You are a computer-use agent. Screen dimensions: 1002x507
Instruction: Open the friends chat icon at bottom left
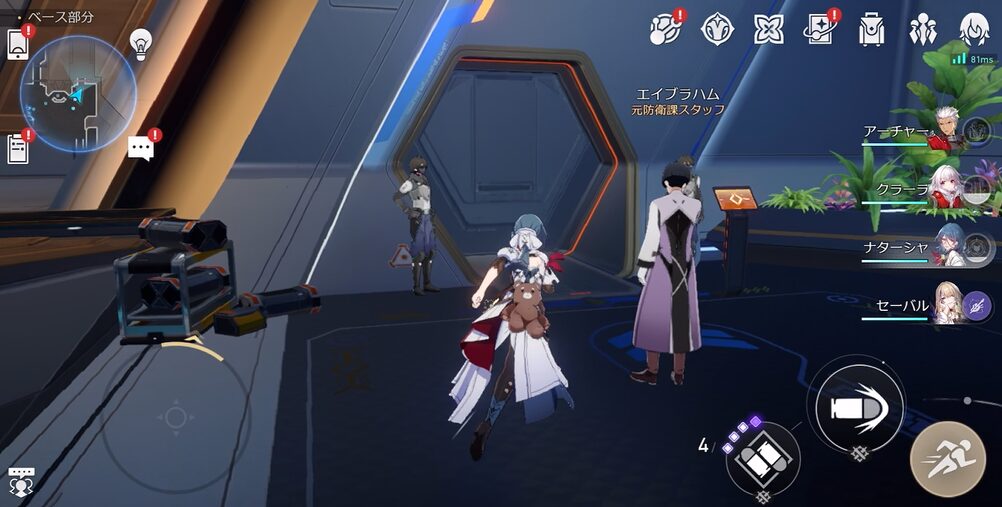20,480
